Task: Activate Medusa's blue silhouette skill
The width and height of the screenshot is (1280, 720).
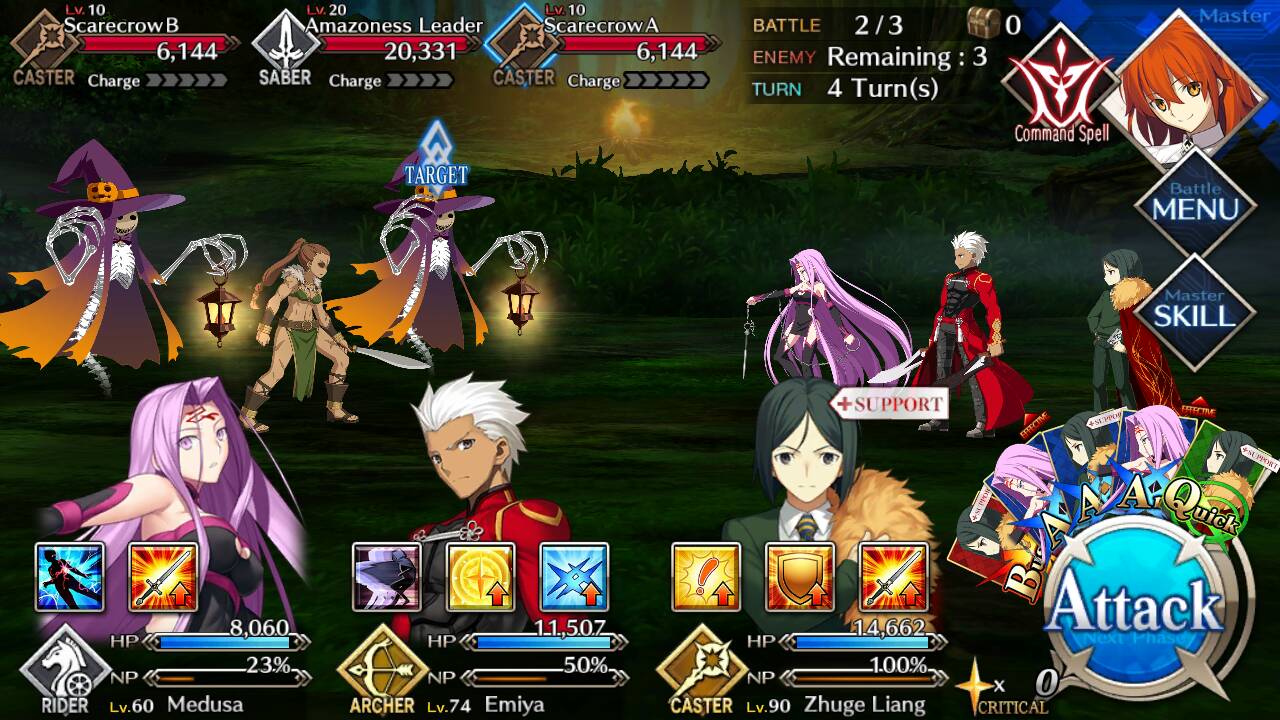Action: (70, 577)
